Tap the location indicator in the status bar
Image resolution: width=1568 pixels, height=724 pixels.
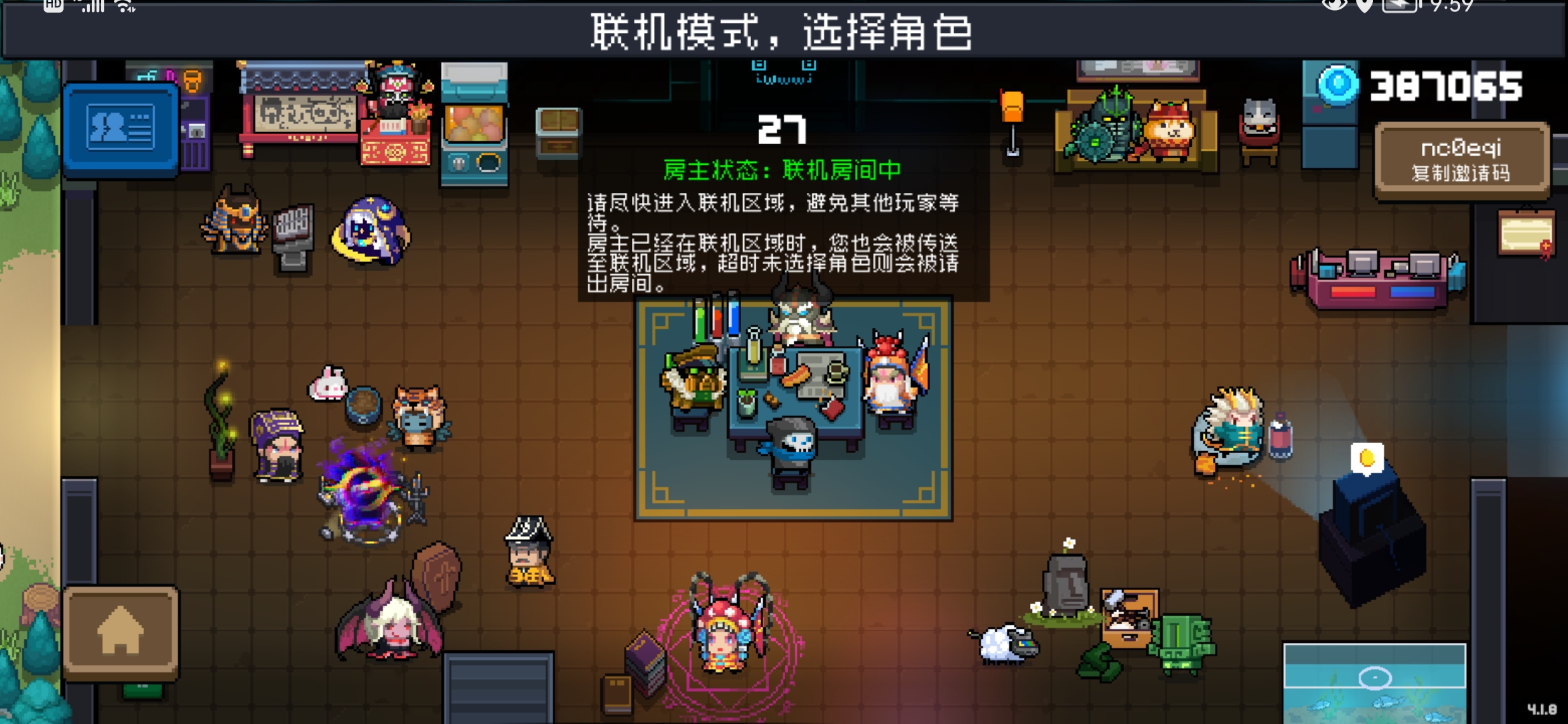click(x=1365, y=5)
